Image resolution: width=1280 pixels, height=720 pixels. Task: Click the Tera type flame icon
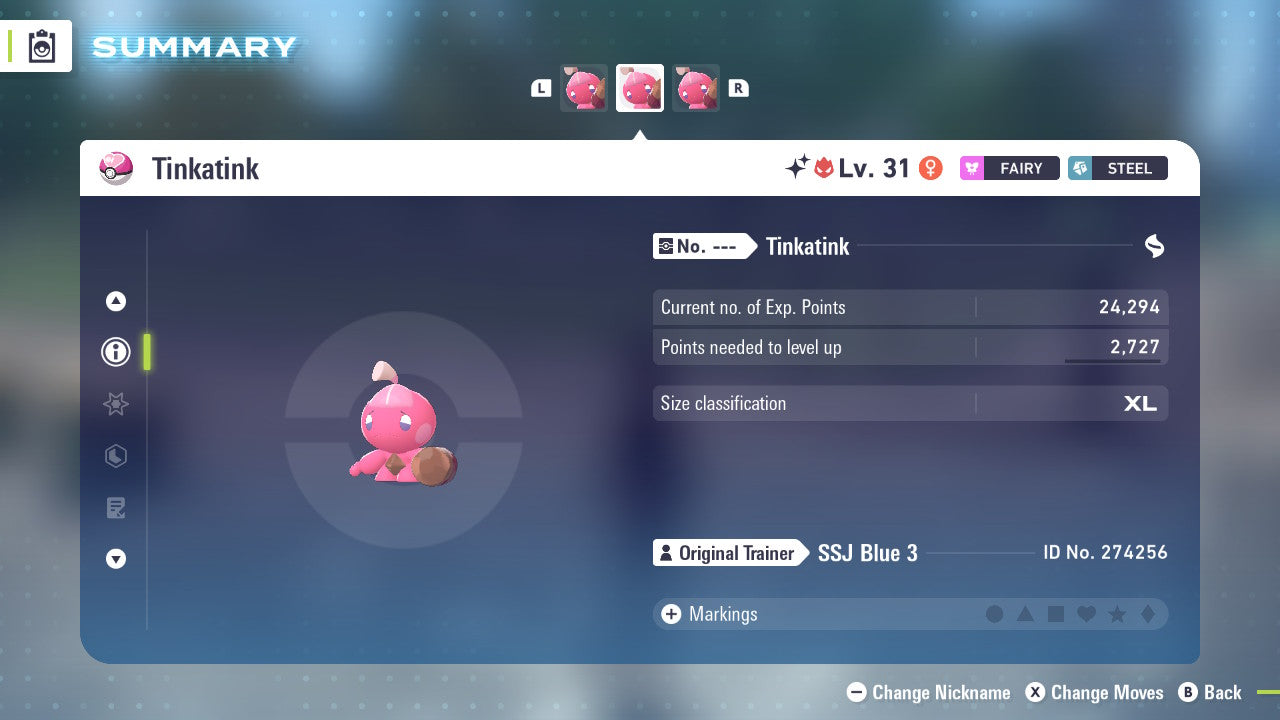pos(824,168)
